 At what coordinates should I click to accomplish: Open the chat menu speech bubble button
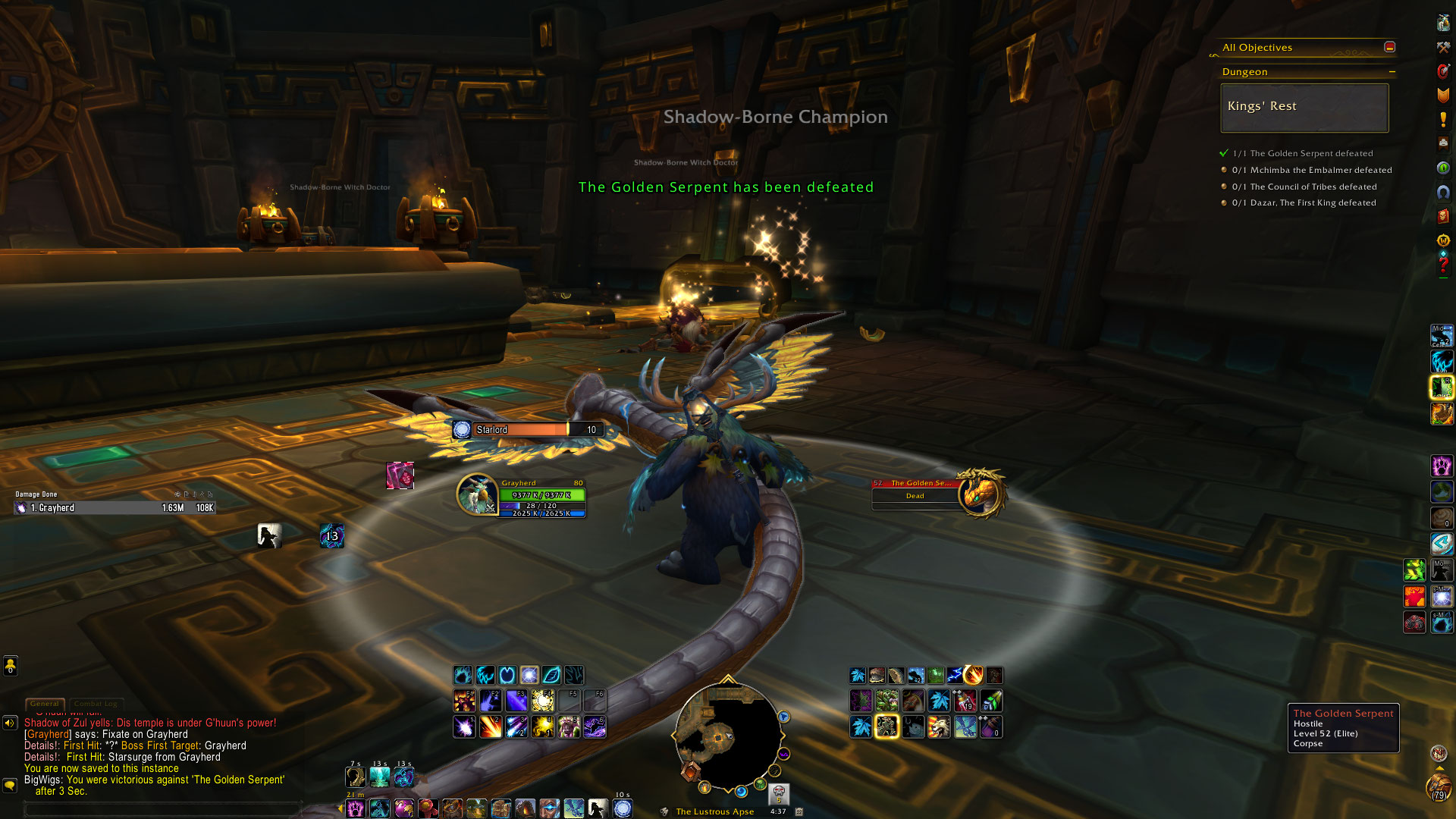pos(10,786)
